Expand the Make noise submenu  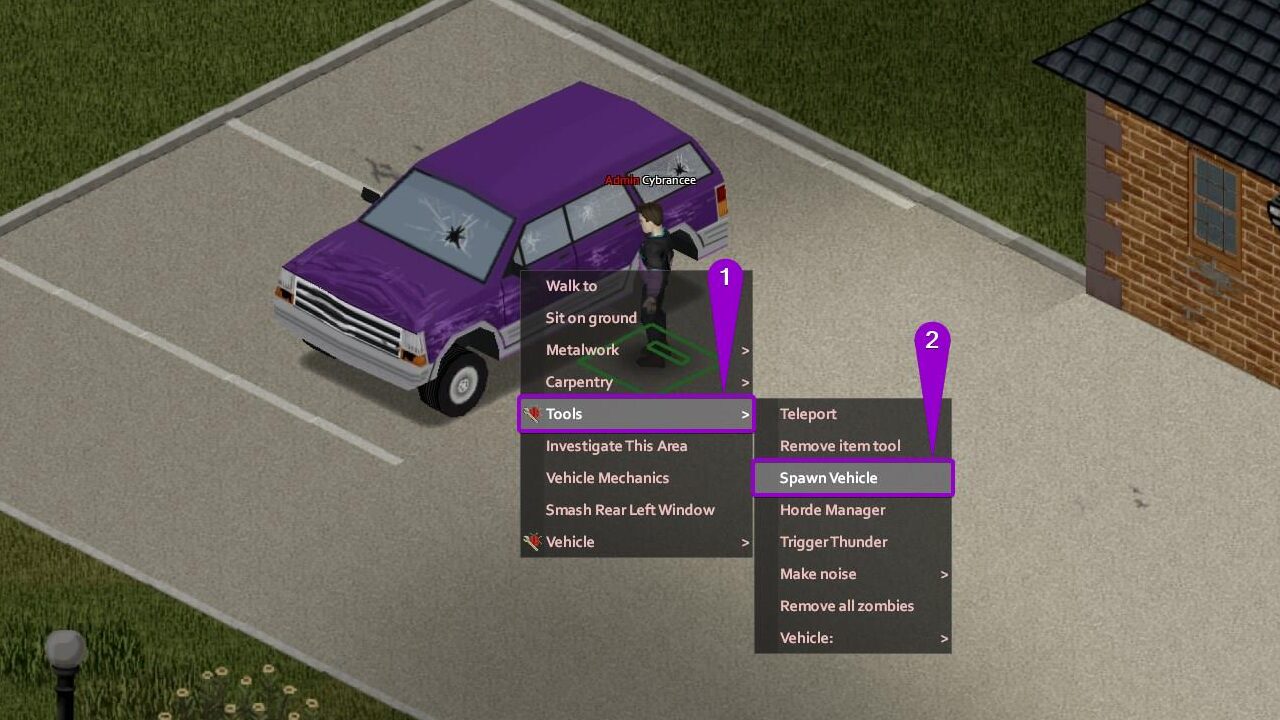click(818, 574)
